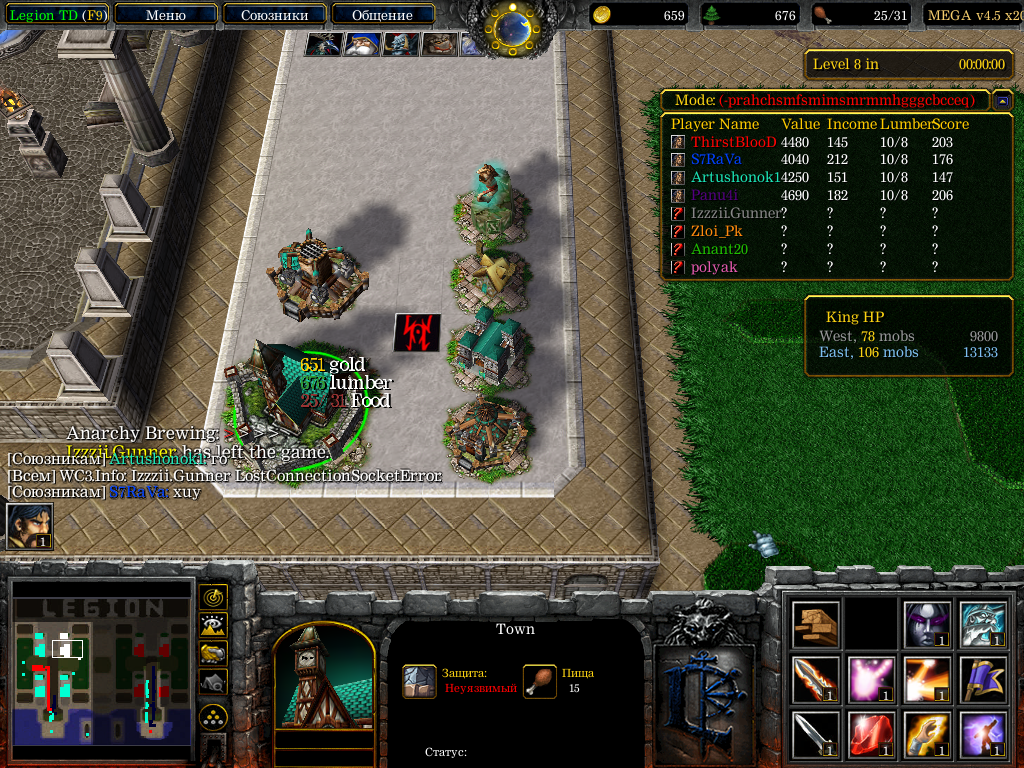
Task: Open the Меню game menu
Action: [165, 15]
